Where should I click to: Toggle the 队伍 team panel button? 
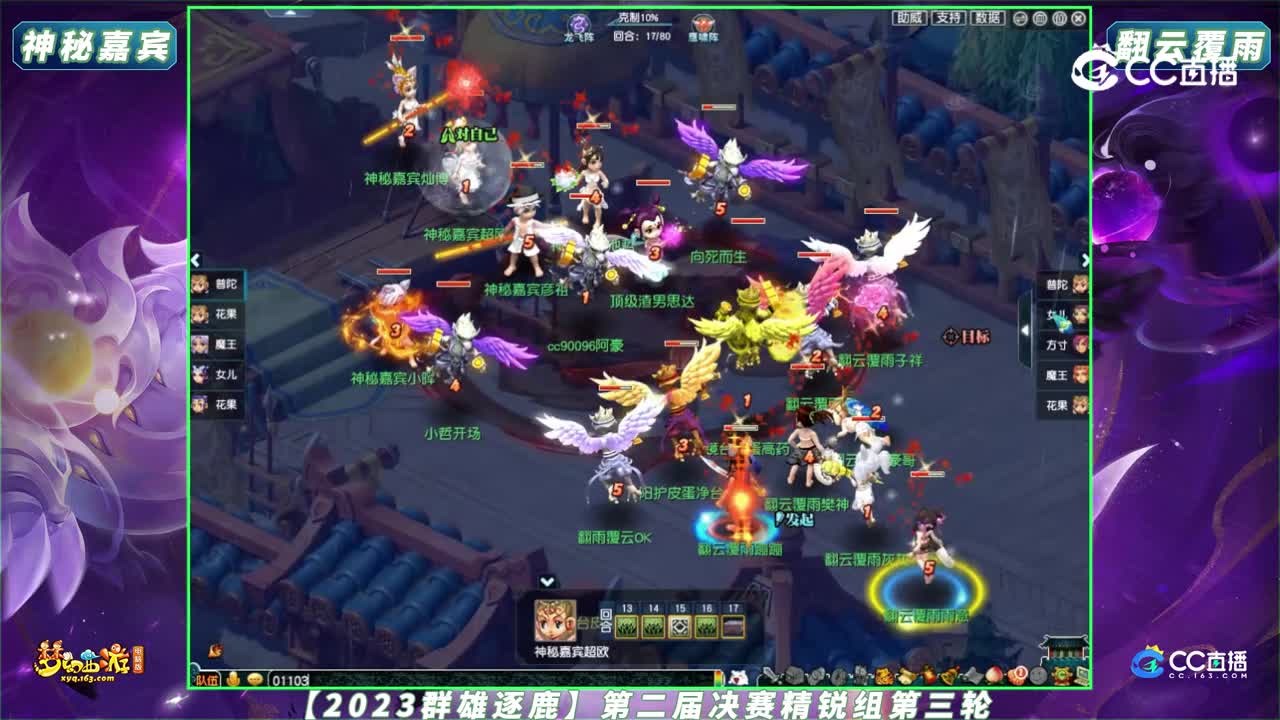207,679
